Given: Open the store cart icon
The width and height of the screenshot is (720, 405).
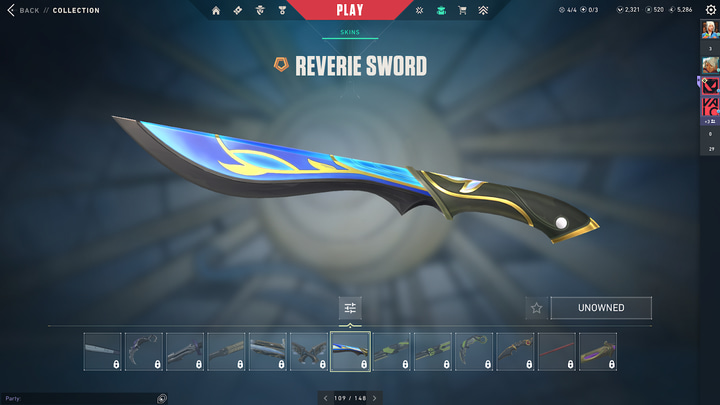Looking at the screenshot, I should (462, 10).
